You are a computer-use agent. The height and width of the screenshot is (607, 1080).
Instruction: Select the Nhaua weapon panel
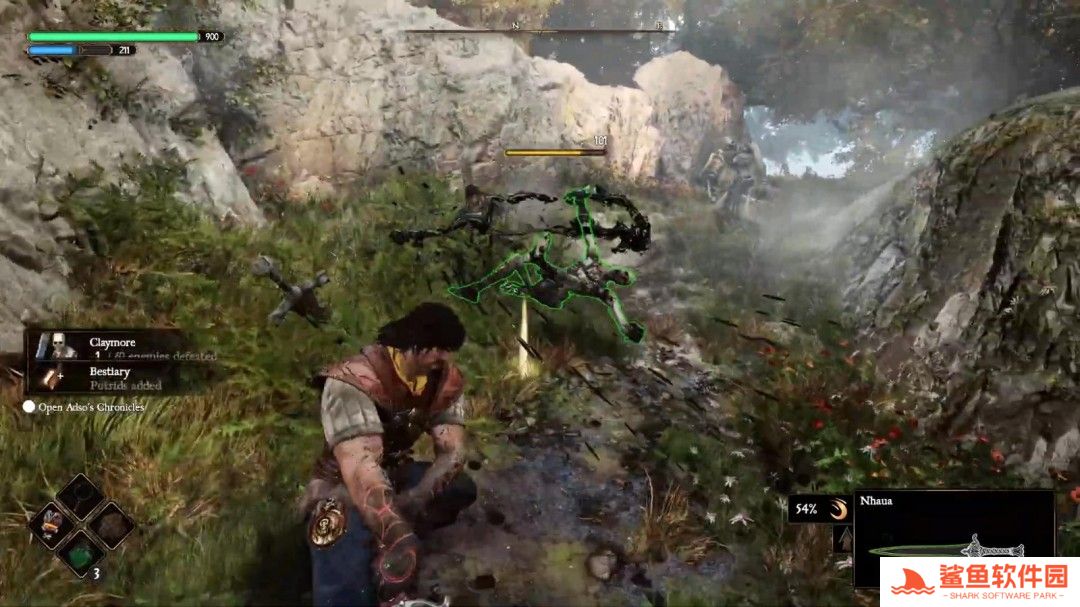[954, 537]
